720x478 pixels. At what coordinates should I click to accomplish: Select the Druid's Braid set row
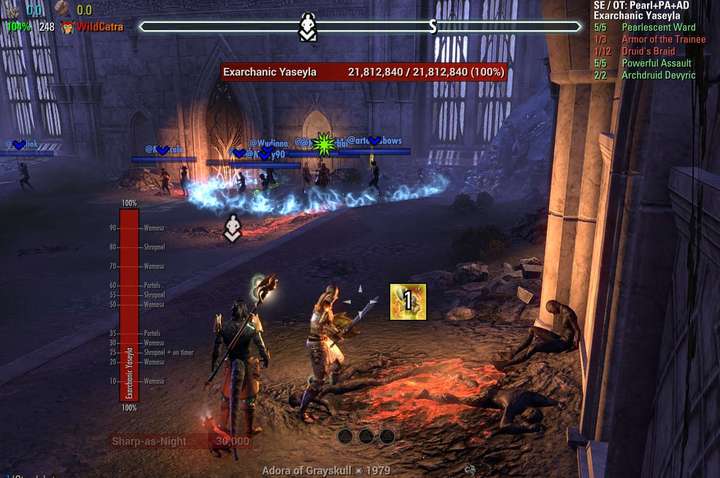coord(647,51)
